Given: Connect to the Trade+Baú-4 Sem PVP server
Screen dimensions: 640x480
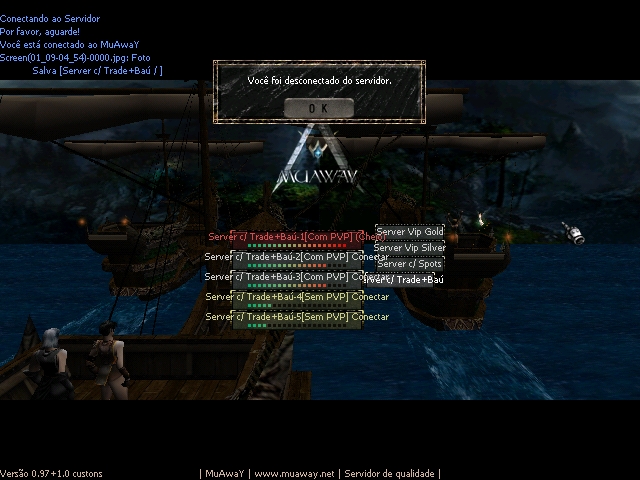Looking at the screenshot, I should [x=297, y=298].
